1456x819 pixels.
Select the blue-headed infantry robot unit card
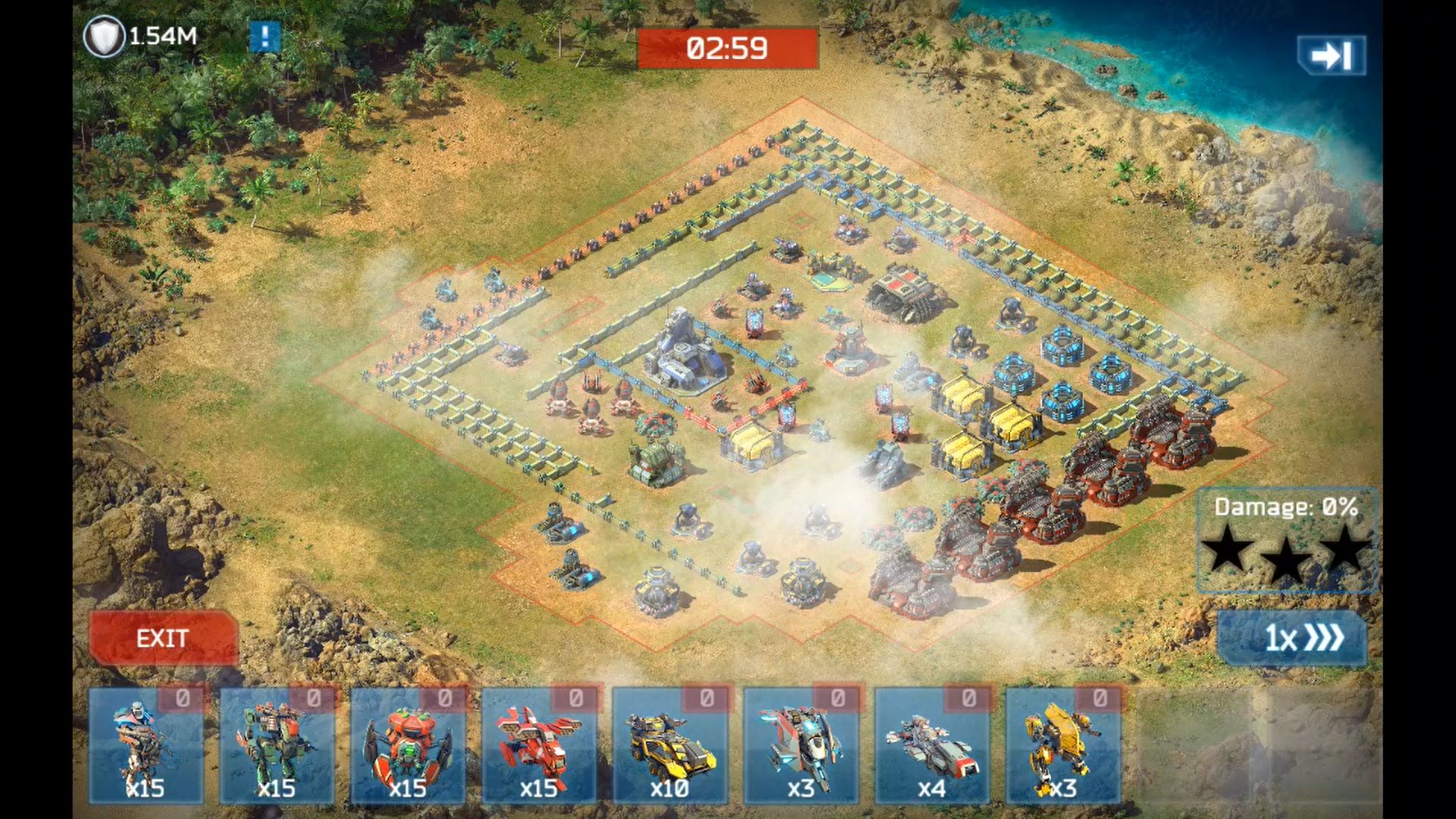pyautogui.click(x=146, y=745)
